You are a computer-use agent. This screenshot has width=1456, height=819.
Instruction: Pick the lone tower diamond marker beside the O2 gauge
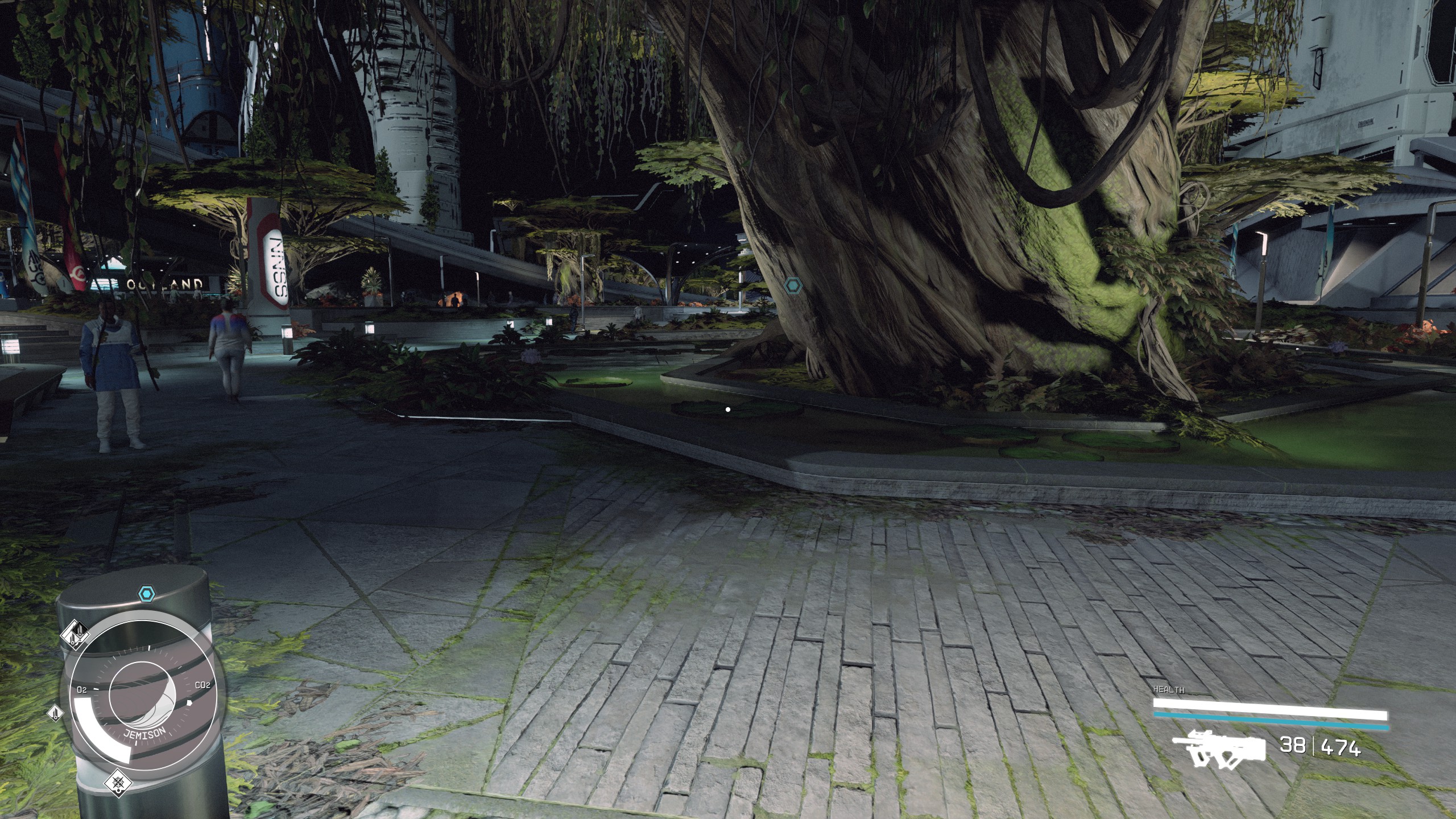[55, 712]
